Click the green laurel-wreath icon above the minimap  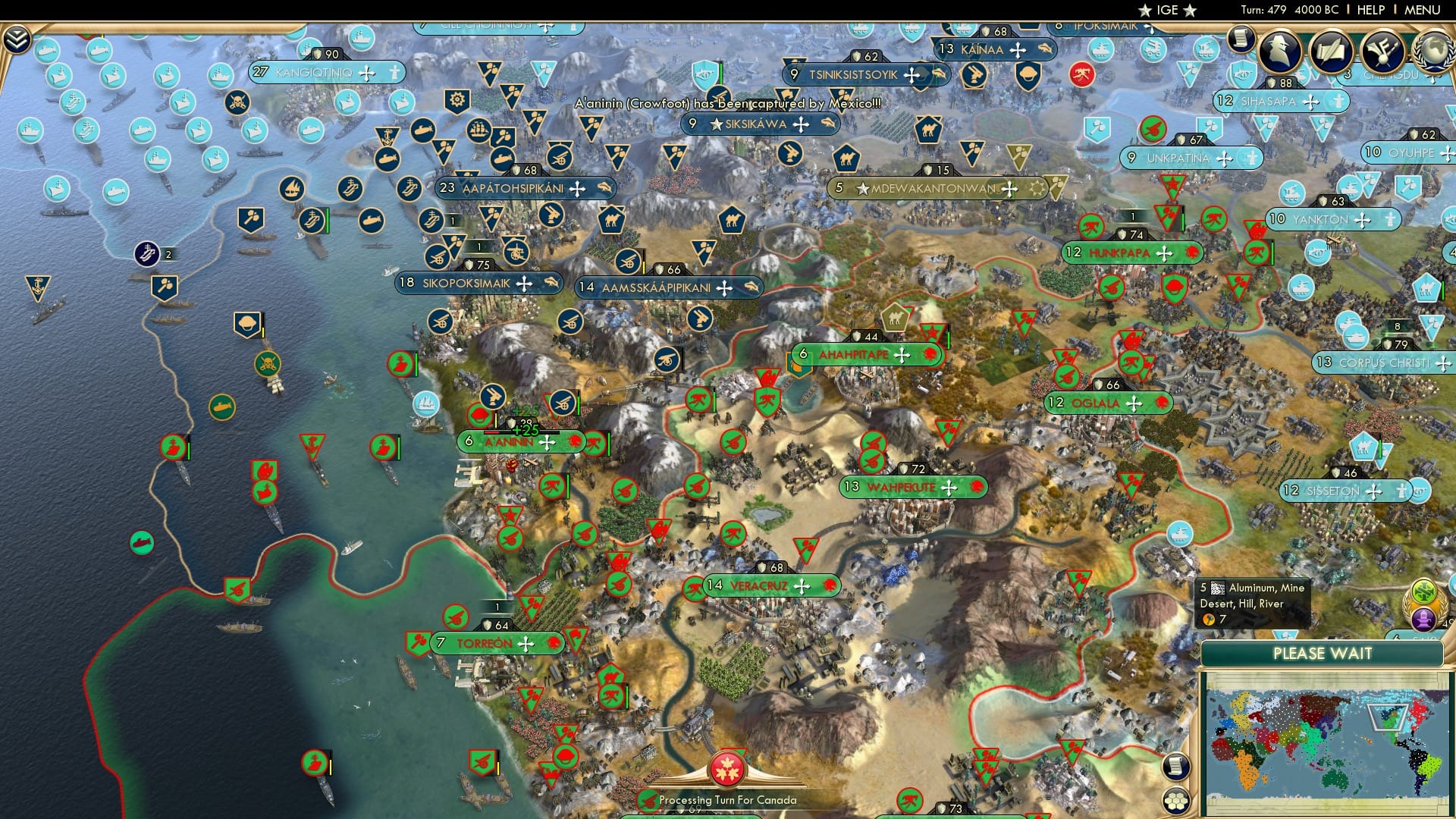pos(1424,591)
